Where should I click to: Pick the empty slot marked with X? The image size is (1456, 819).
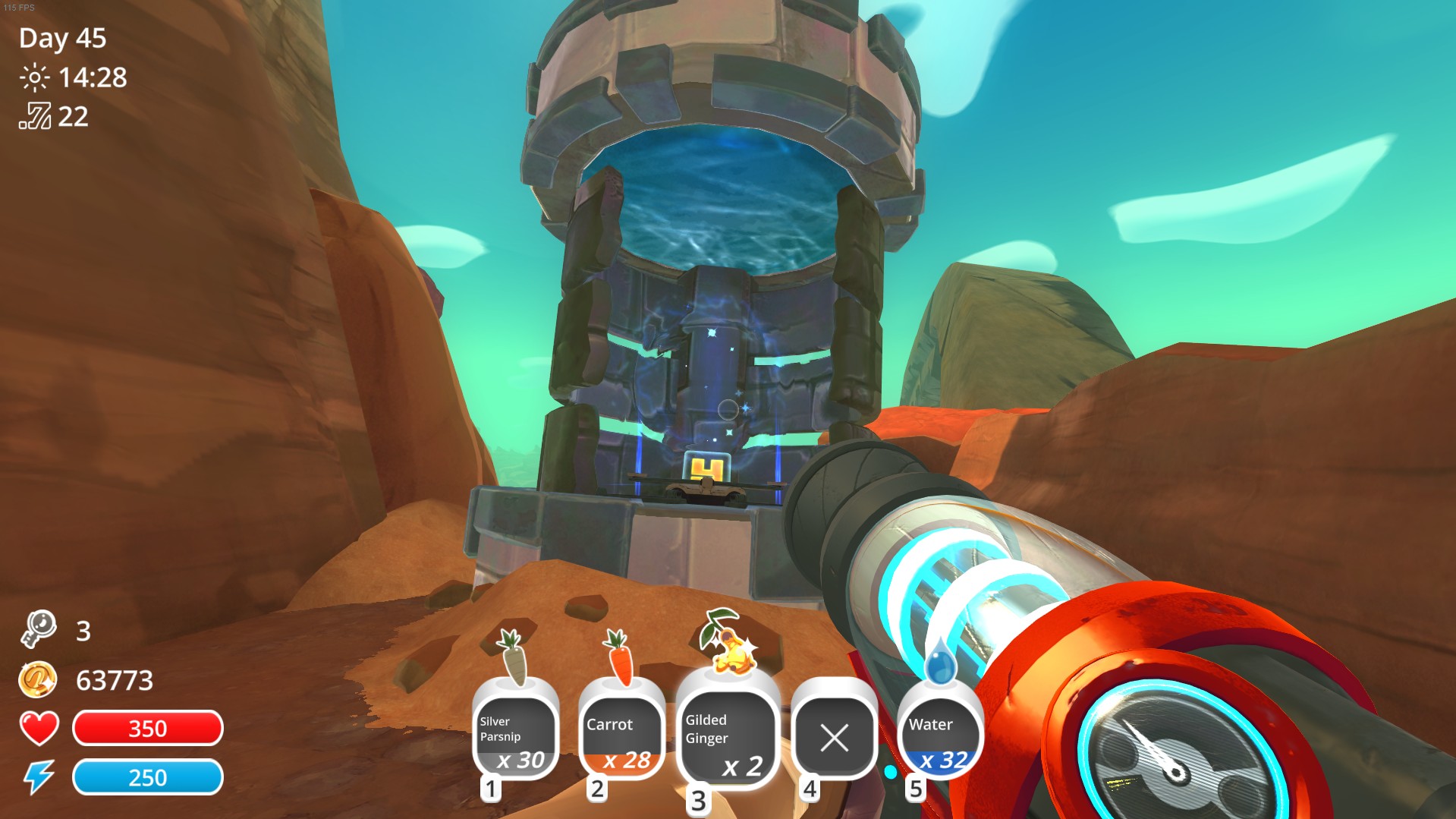tap(834, 737)
